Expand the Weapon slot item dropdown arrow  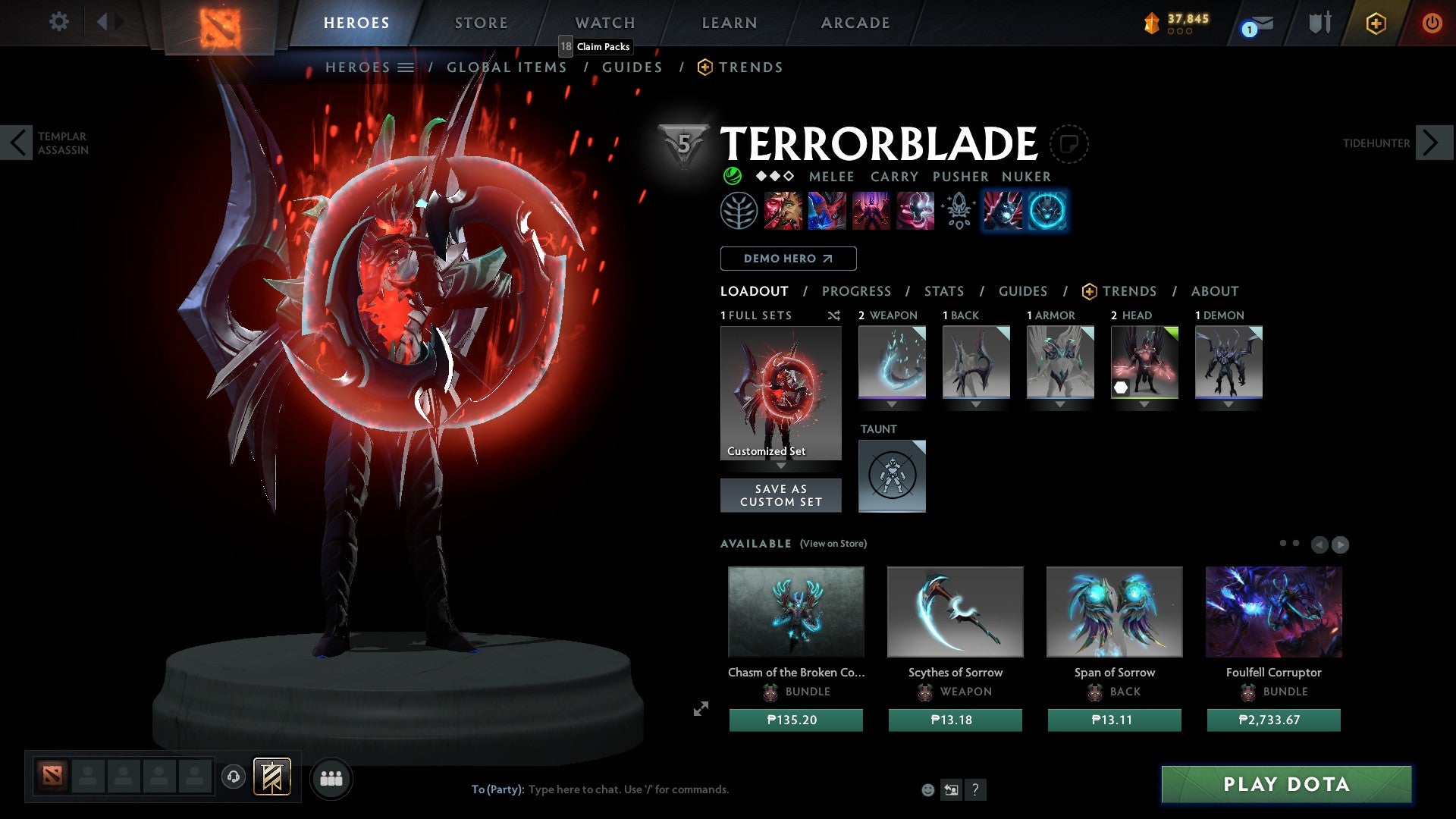click(x=893, y=404)
